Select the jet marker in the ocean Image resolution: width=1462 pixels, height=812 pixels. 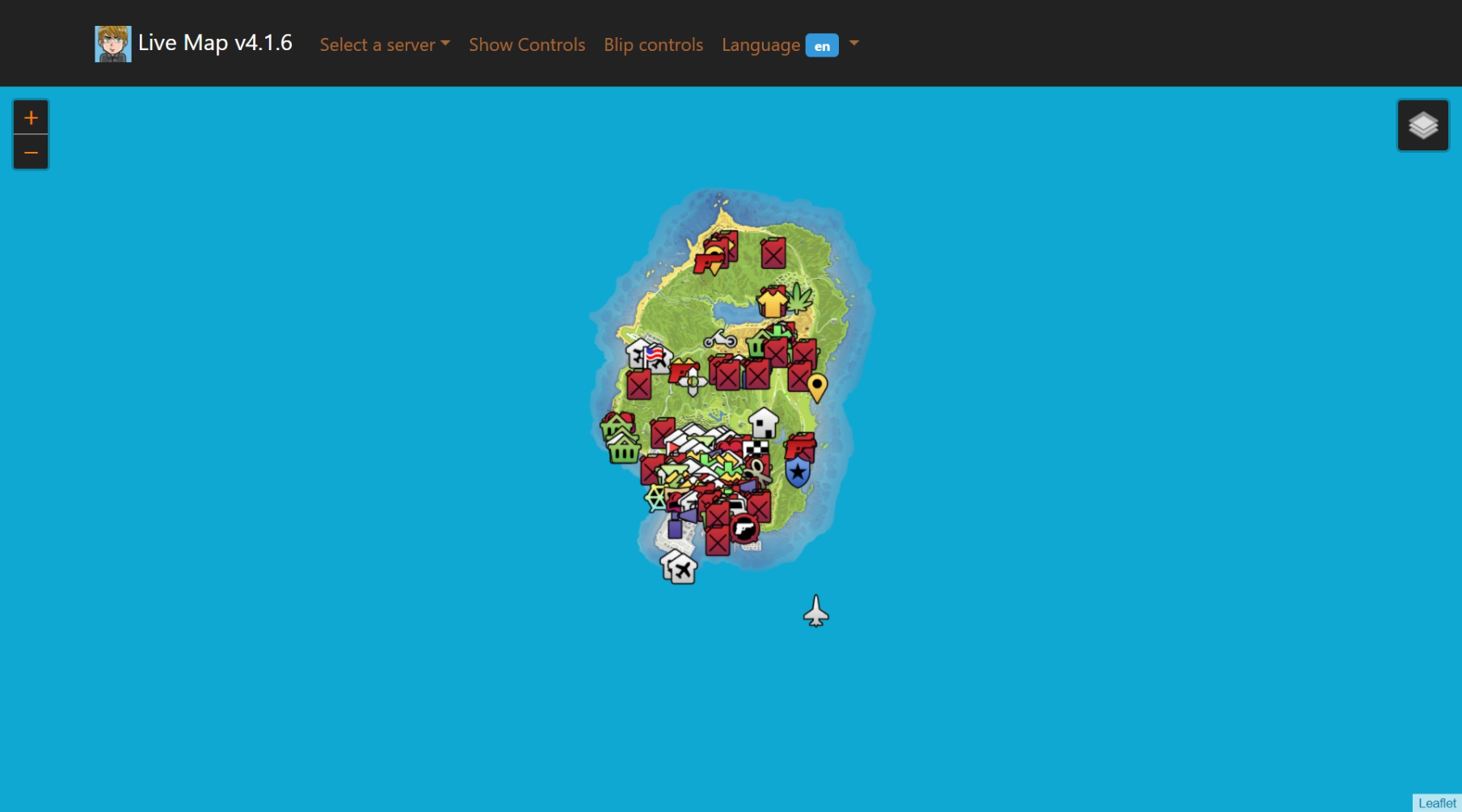click(815, 611)
